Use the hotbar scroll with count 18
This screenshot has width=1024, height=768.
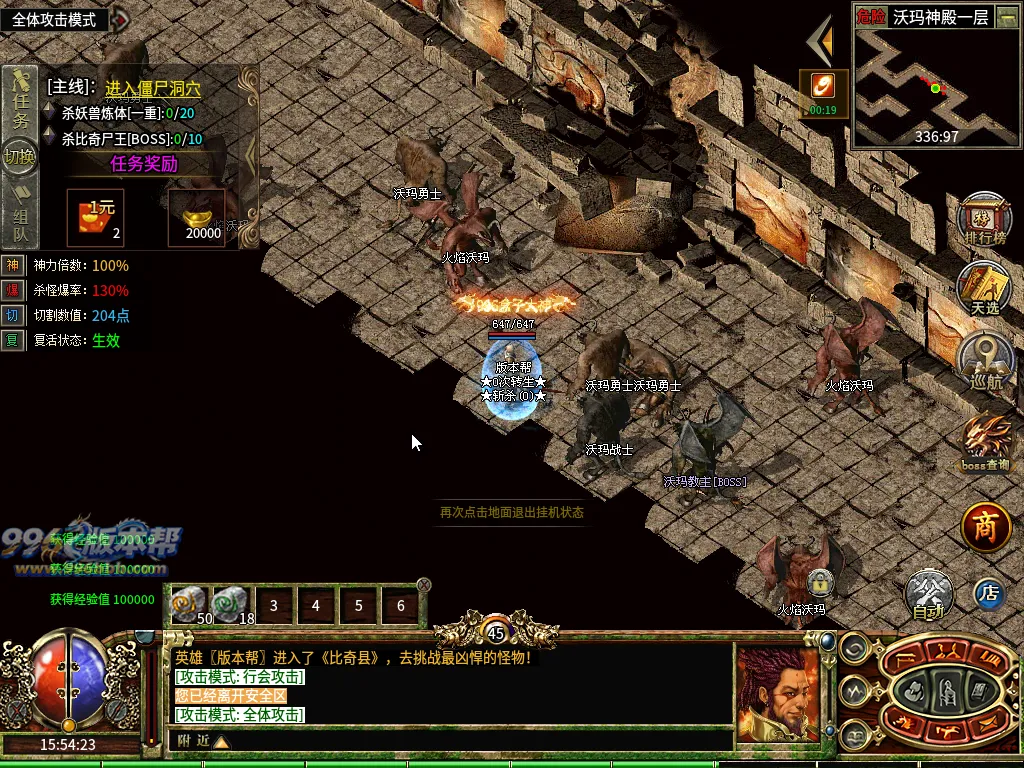click(x=231, y=605)
